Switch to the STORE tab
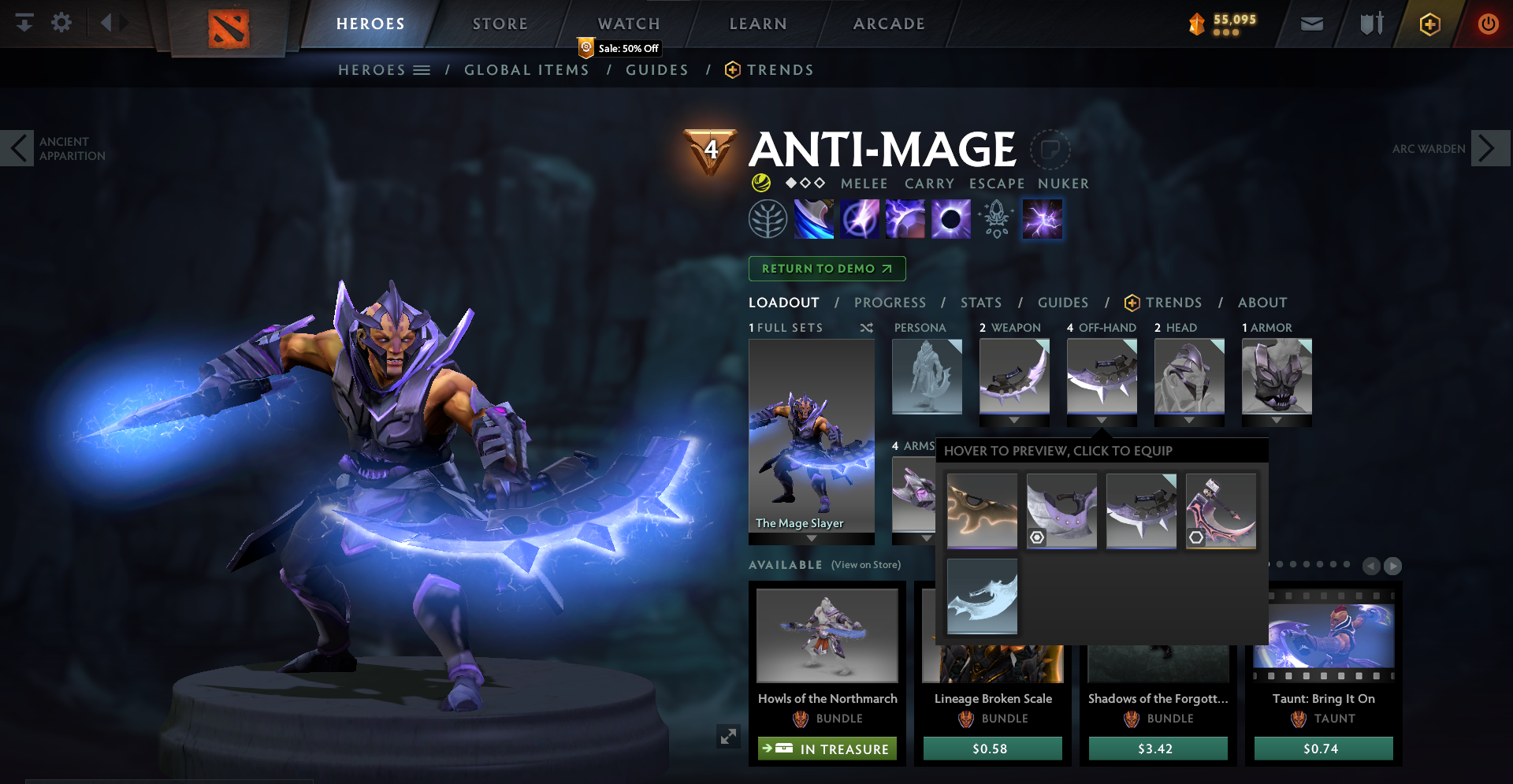Screen dimensions: 1513x784 tap(499, 23)
